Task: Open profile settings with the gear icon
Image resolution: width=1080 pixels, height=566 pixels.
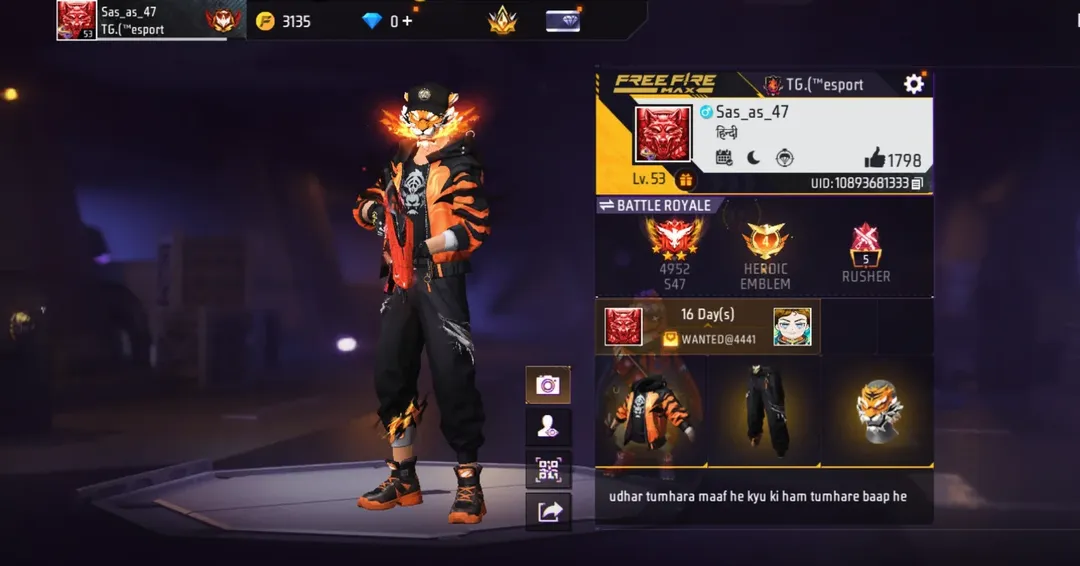Action: [913, 84]
